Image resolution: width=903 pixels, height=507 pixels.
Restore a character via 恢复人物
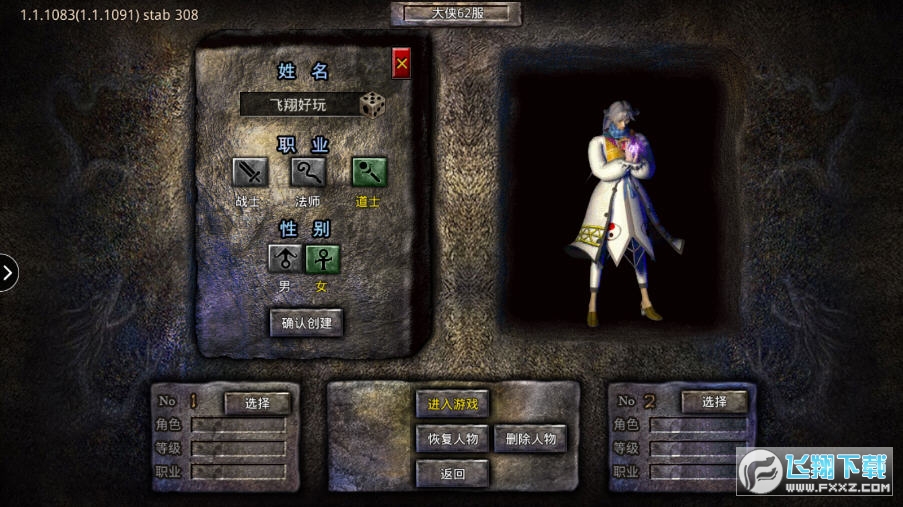(452, 438)
